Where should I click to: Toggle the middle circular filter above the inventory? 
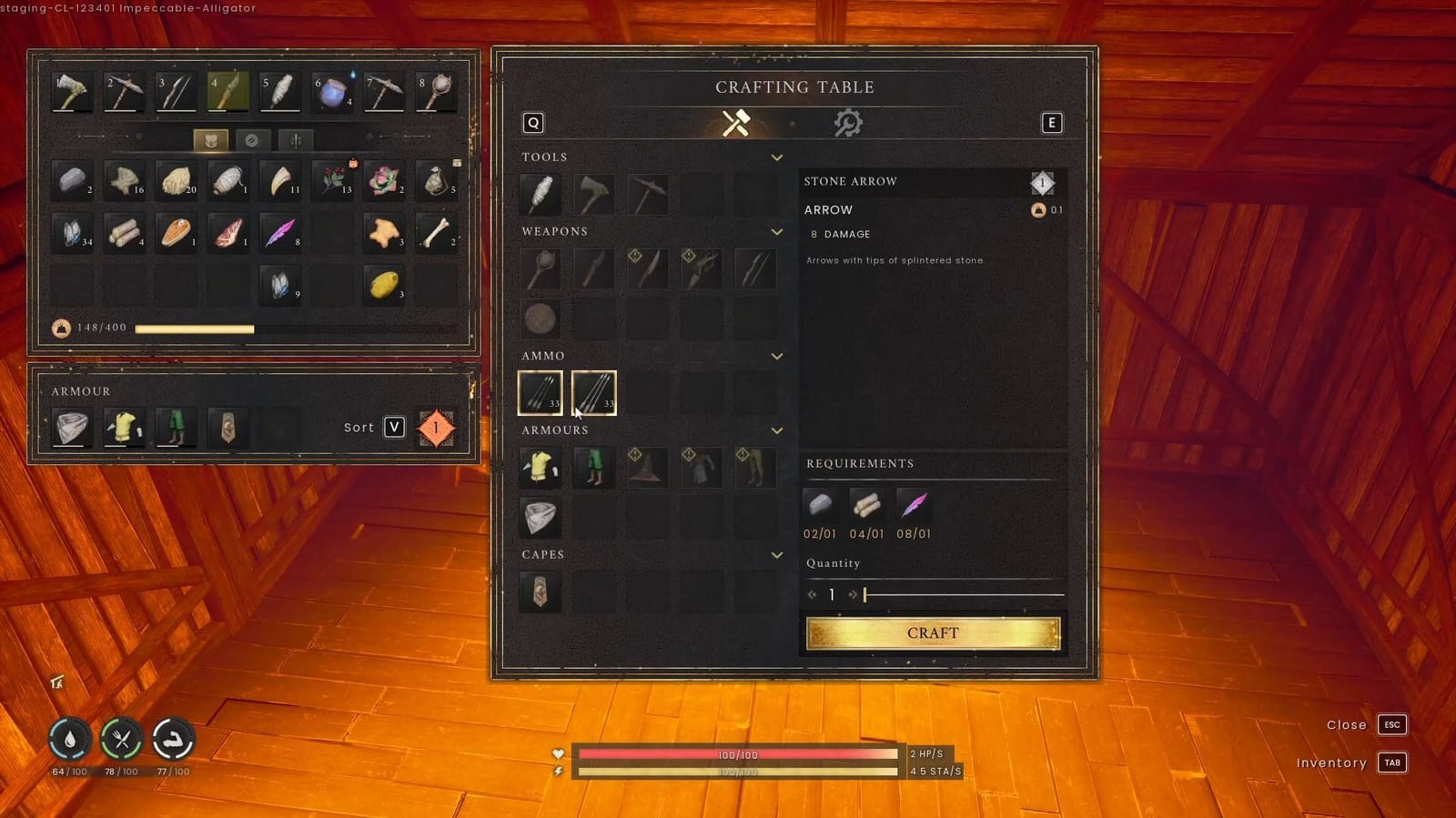253,139
